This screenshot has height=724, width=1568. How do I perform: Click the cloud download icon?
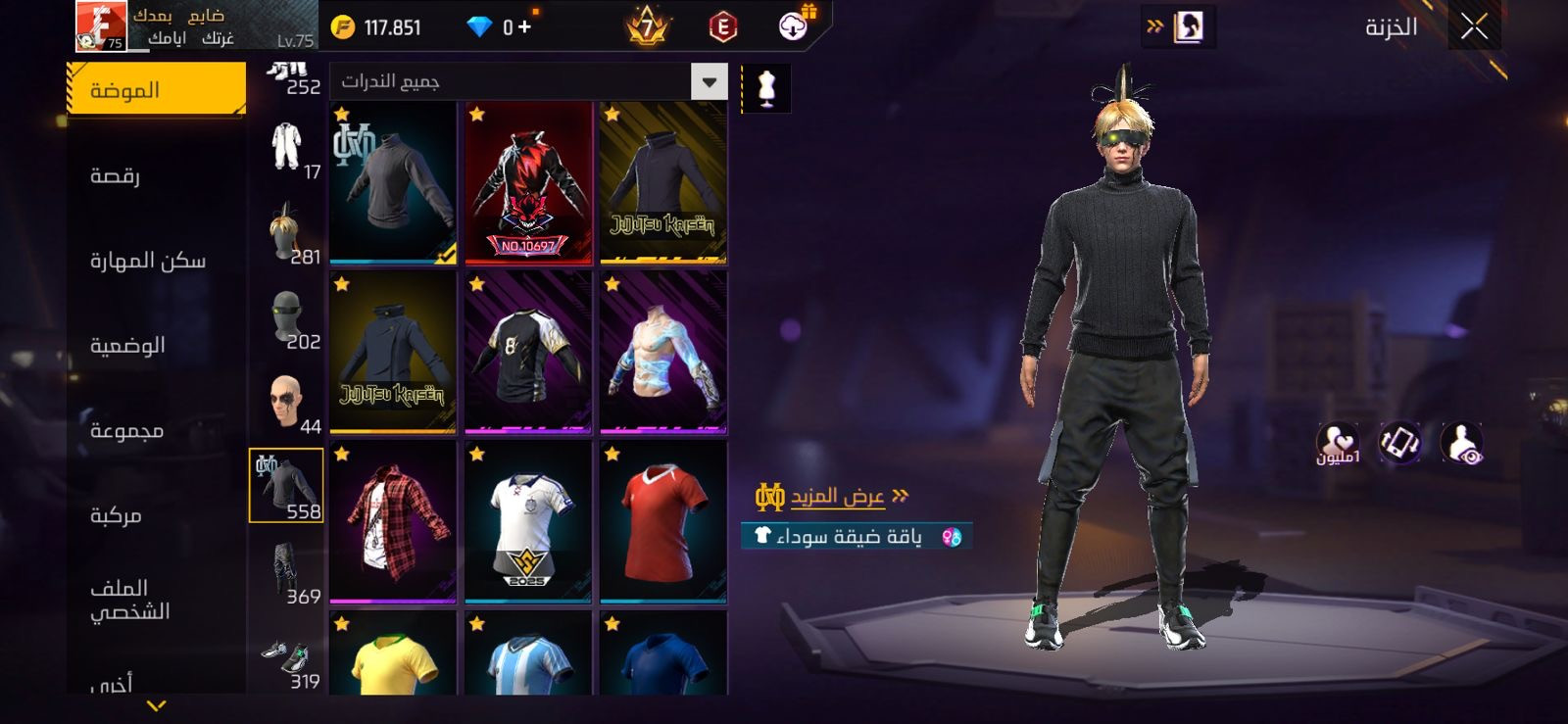(x=794, y=26)
